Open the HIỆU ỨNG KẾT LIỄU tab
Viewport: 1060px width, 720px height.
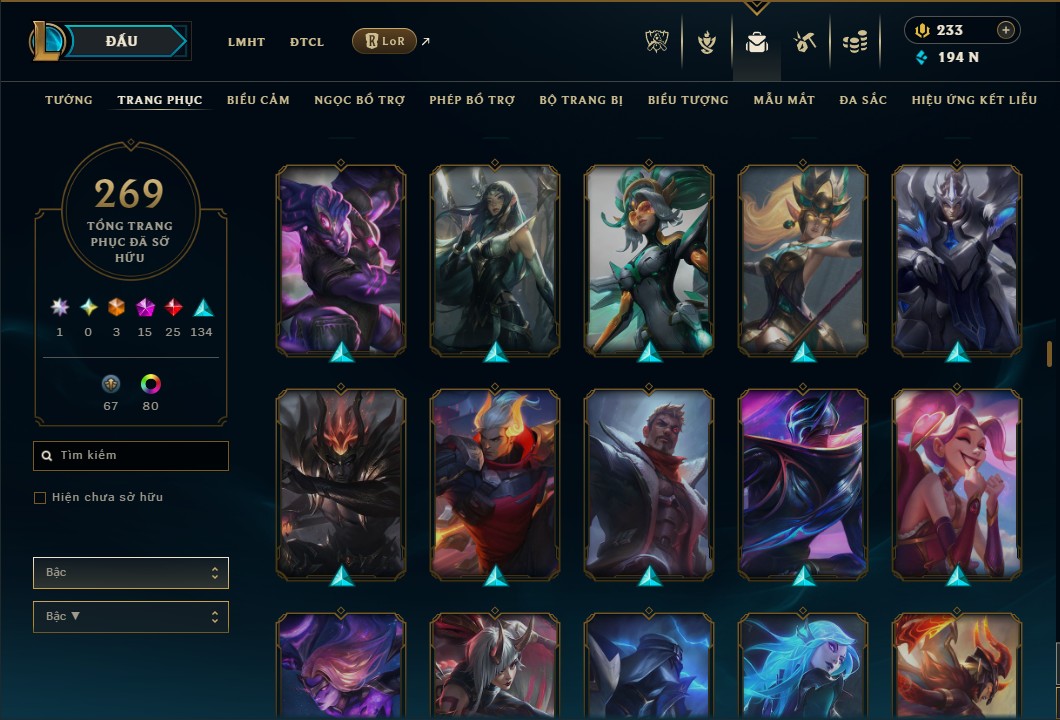[x=967, y=100]
